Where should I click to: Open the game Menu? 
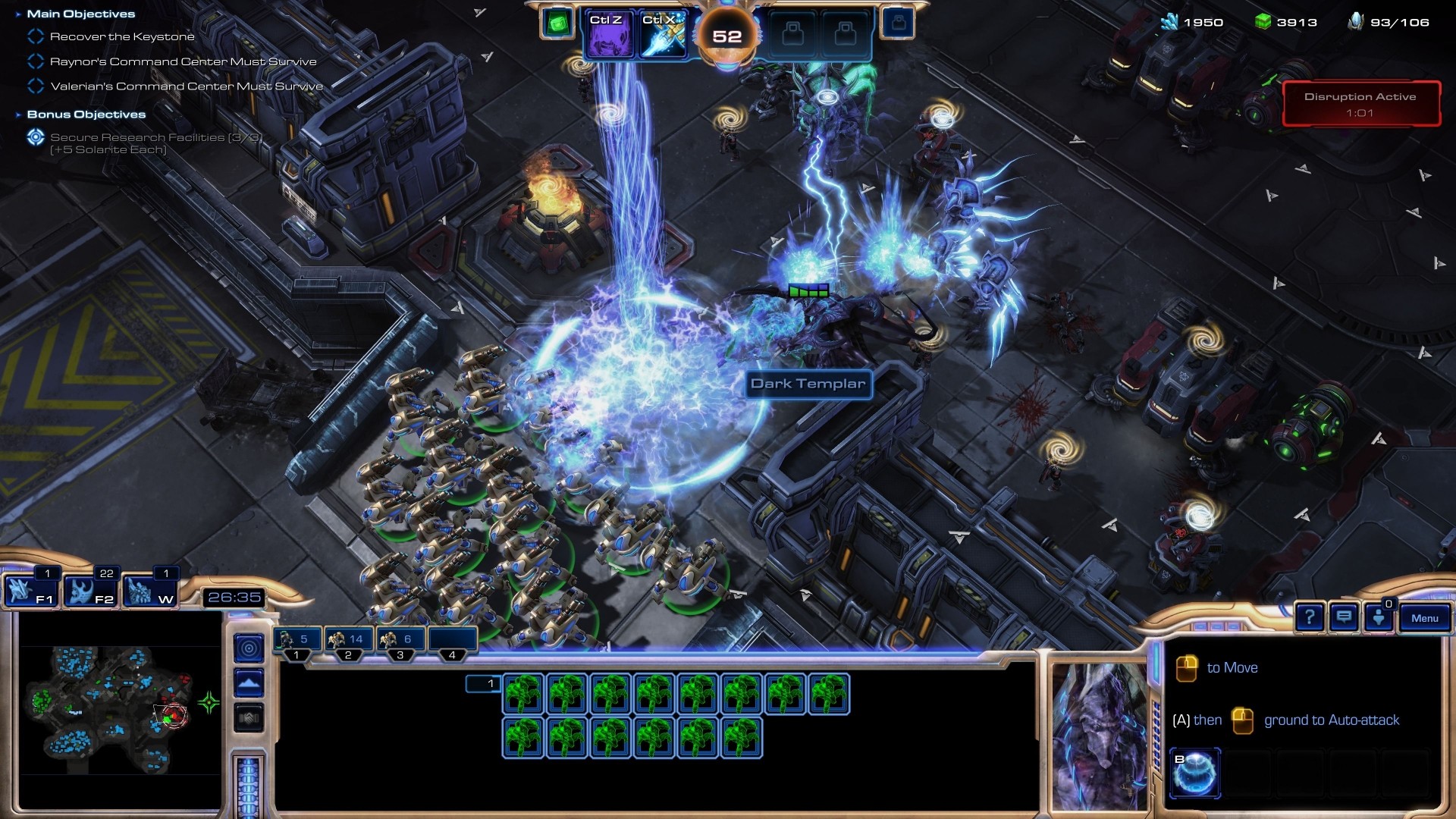point(1424,618)
